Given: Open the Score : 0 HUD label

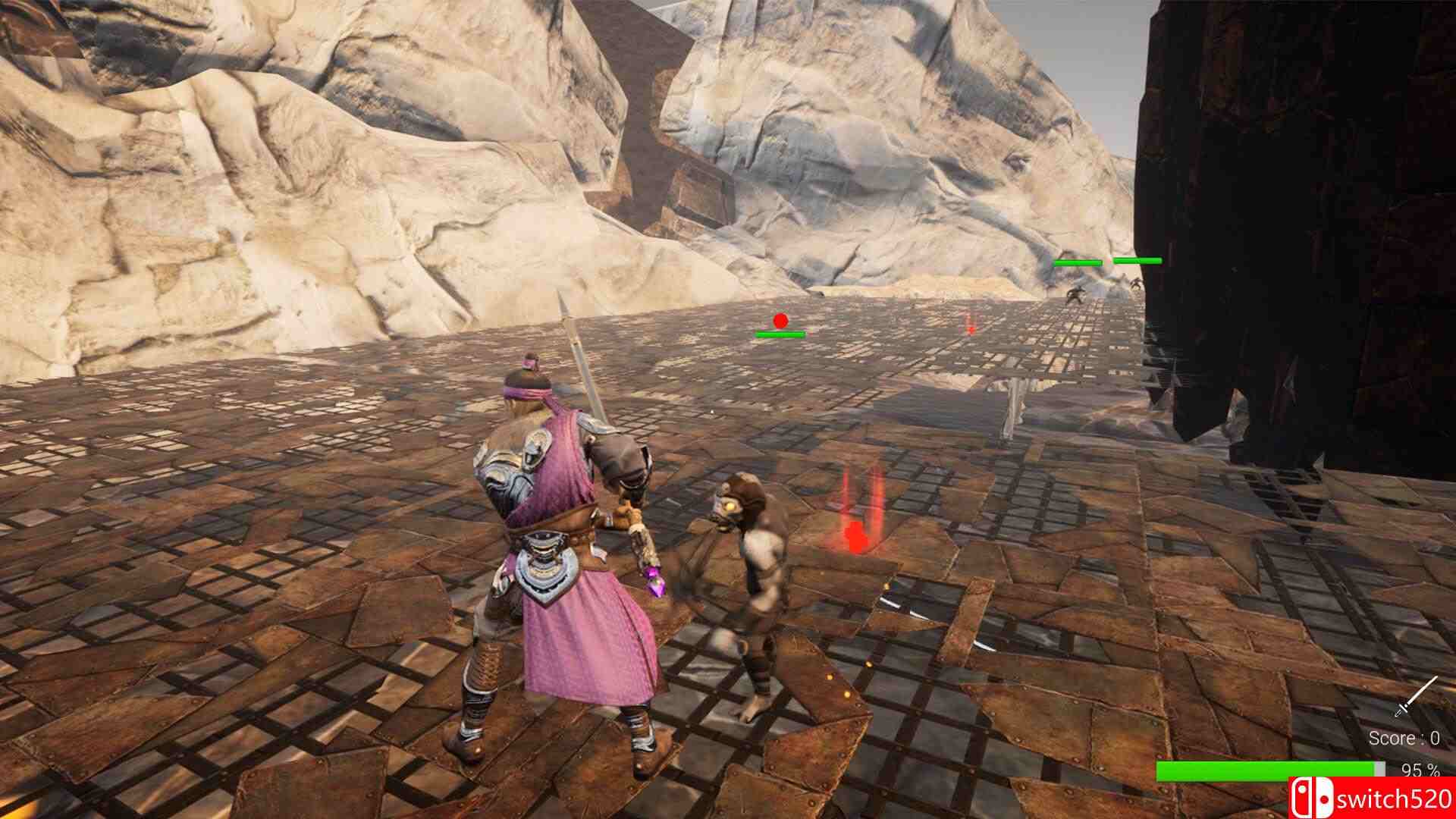Looking at the screenshot, I should click(x=1404, y=739).
